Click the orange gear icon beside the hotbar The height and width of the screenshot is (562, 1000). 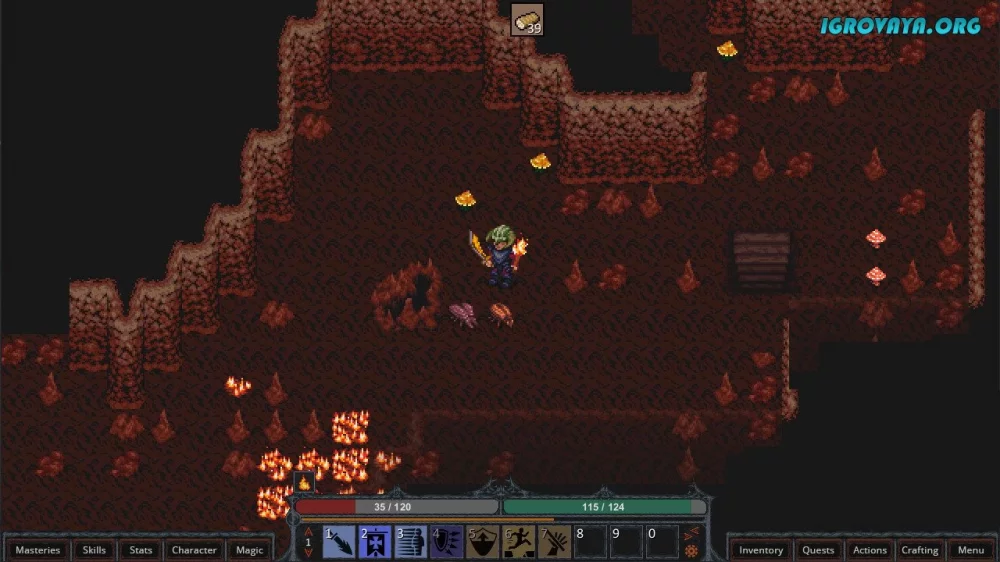[691, 551]
